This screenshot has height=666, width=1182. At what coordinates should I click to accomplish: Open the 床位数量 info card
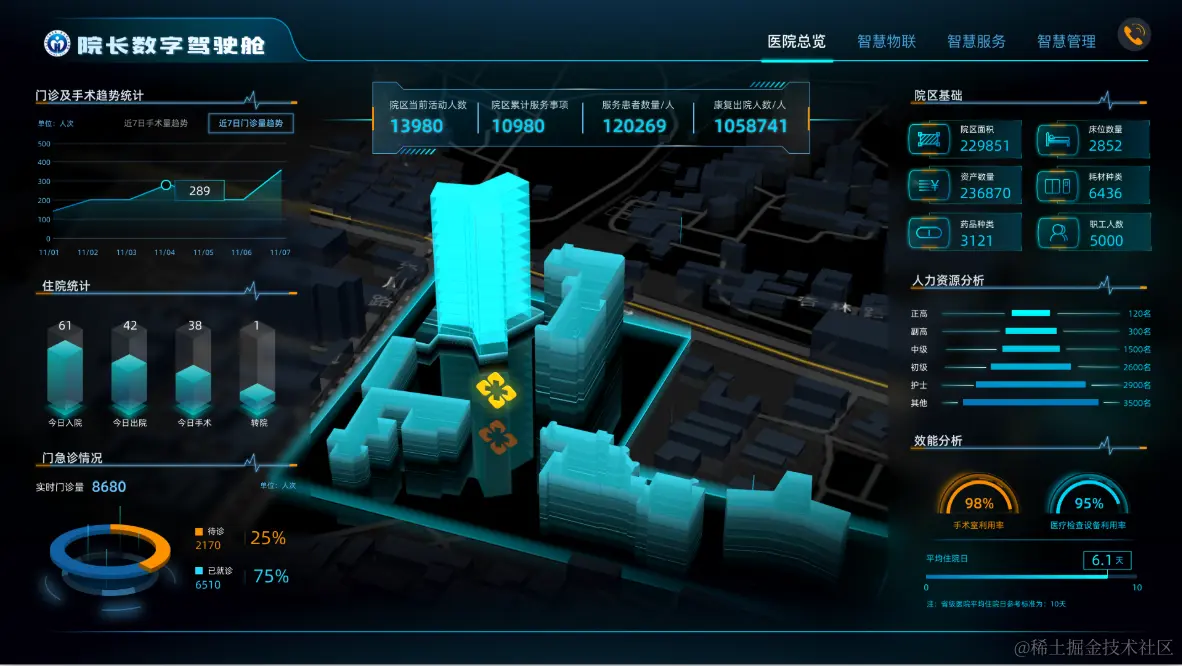1093,138
